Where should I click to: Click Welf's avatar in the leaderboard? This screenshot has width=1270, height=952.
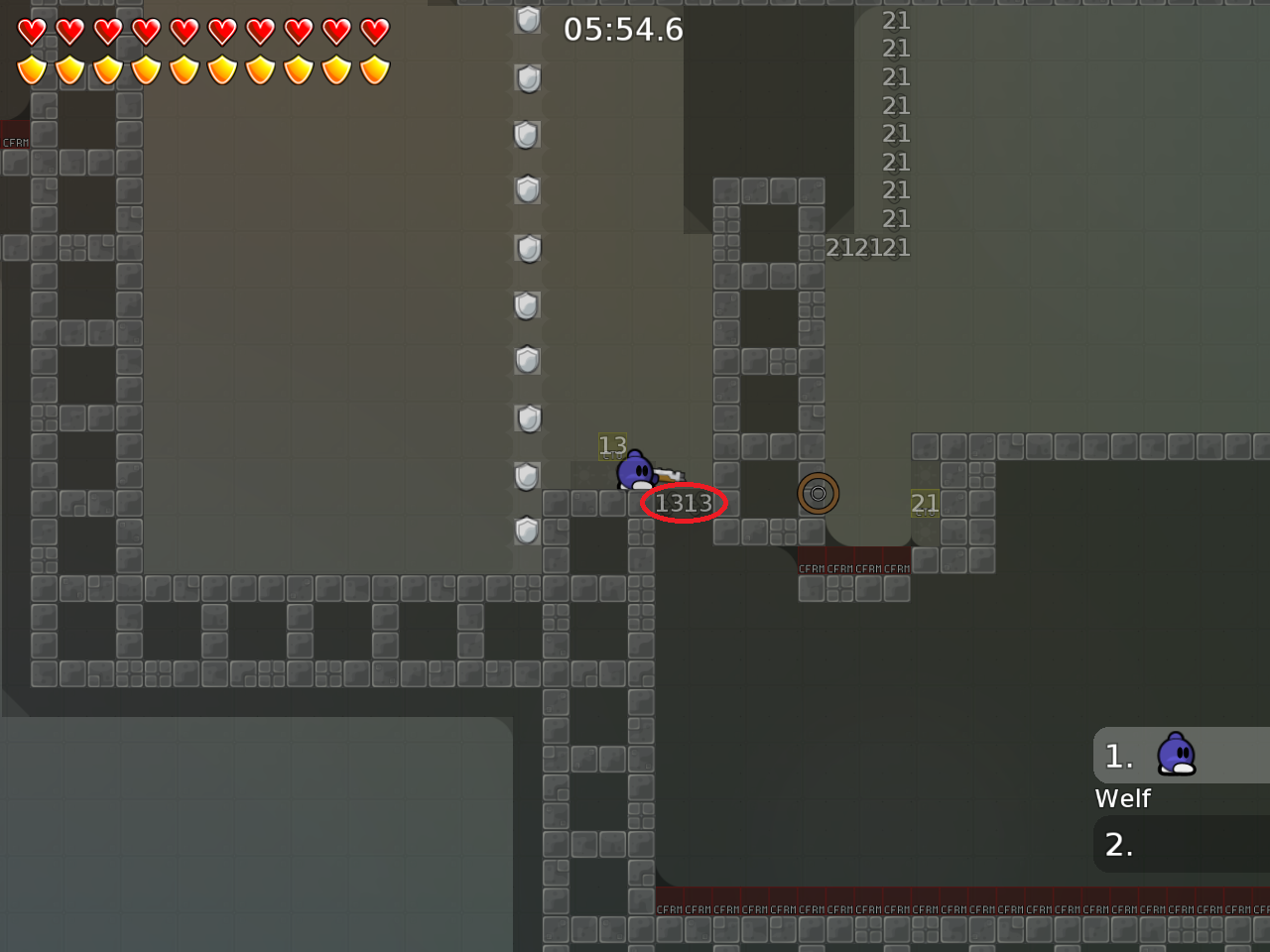(1177, 755)
